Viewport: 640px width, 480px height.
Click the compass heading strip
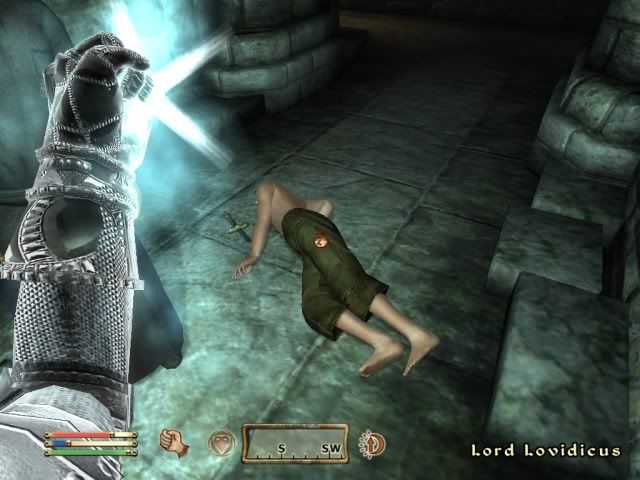[x=295, y=444]
